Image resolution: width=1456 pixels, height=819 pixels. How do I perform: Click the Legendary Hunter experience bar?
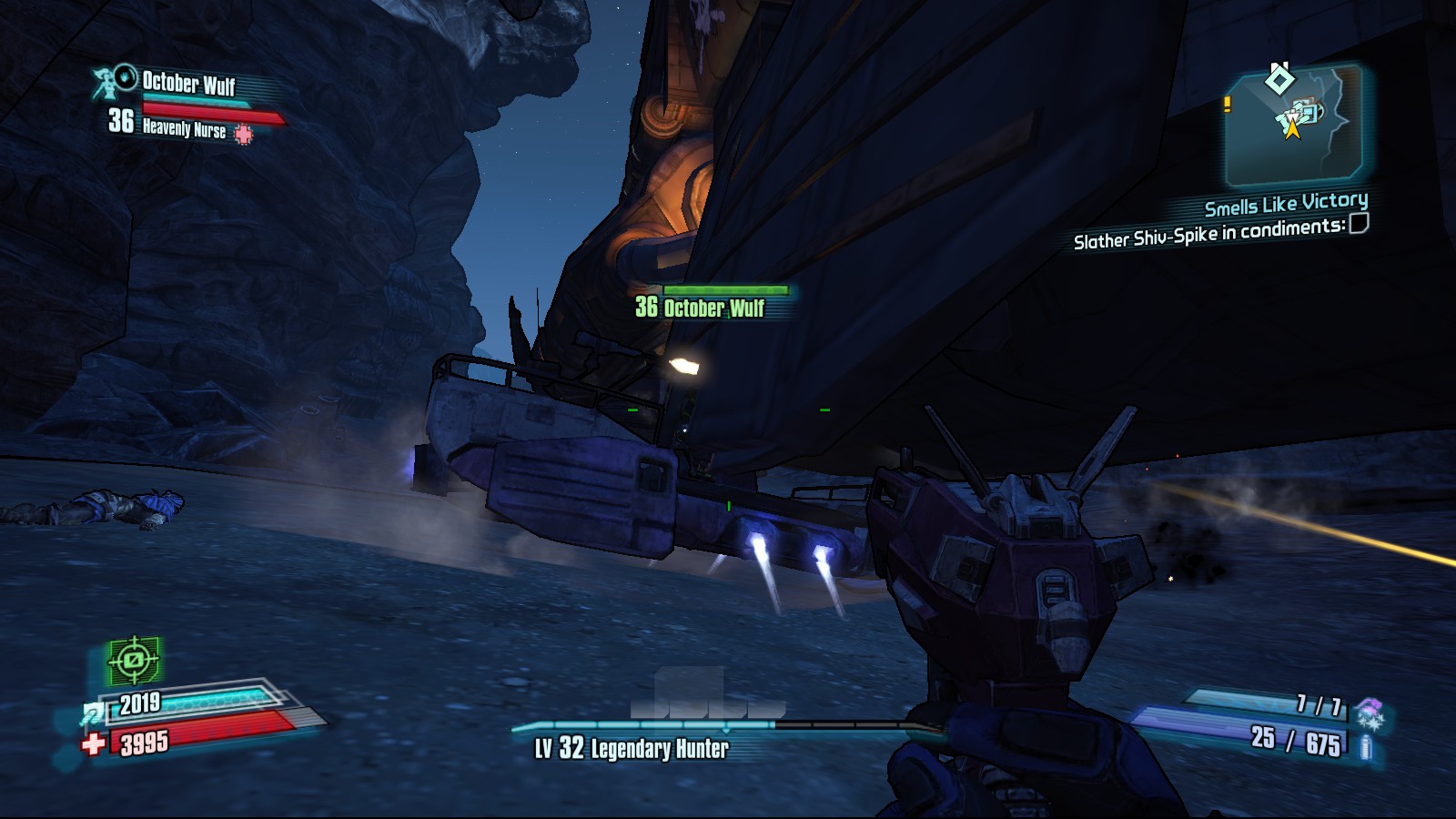pos(719,726)
